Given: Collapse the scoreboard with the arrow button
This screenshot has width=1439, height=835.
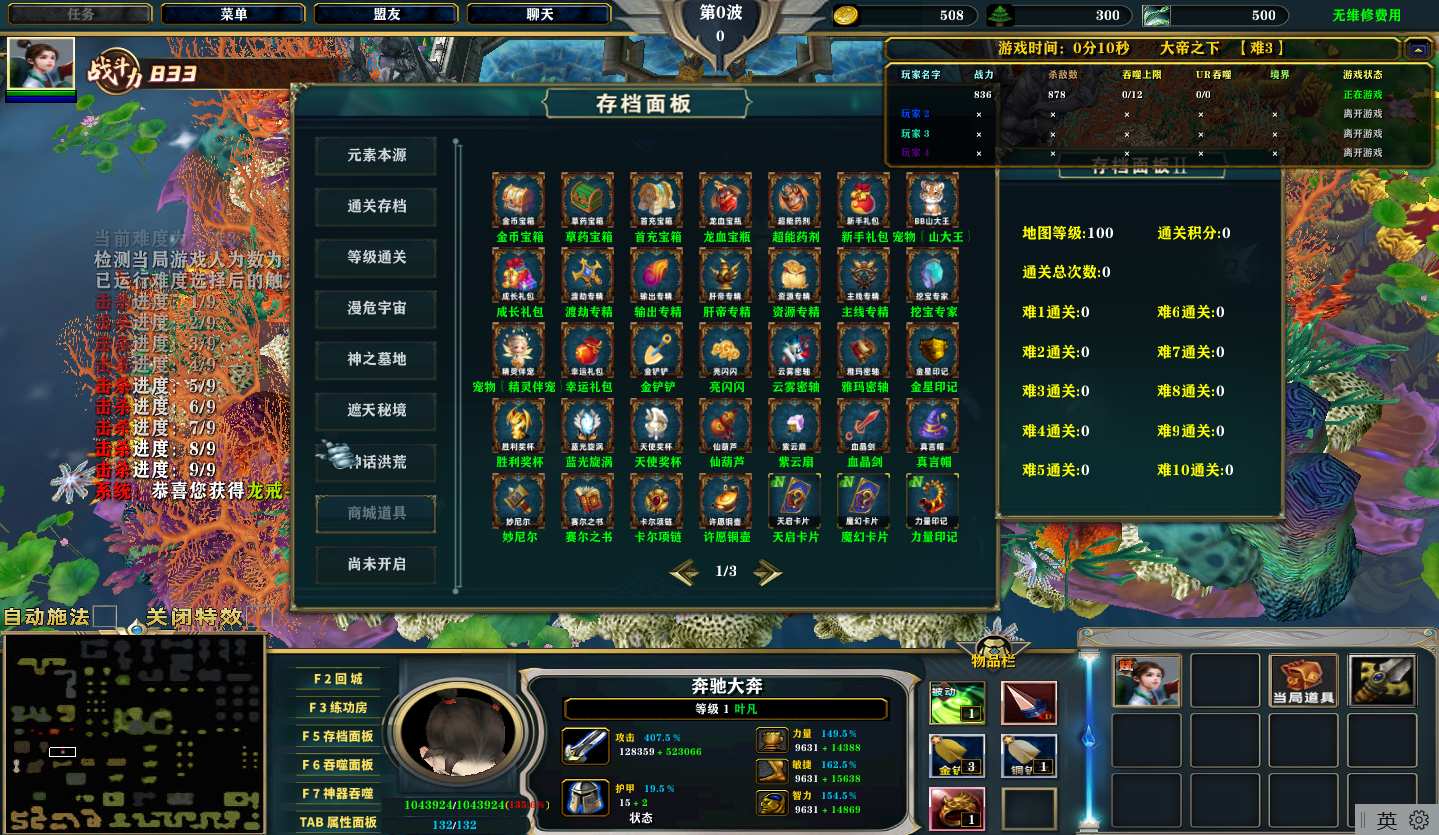Looking at the screenshot, I should 1416,48.
